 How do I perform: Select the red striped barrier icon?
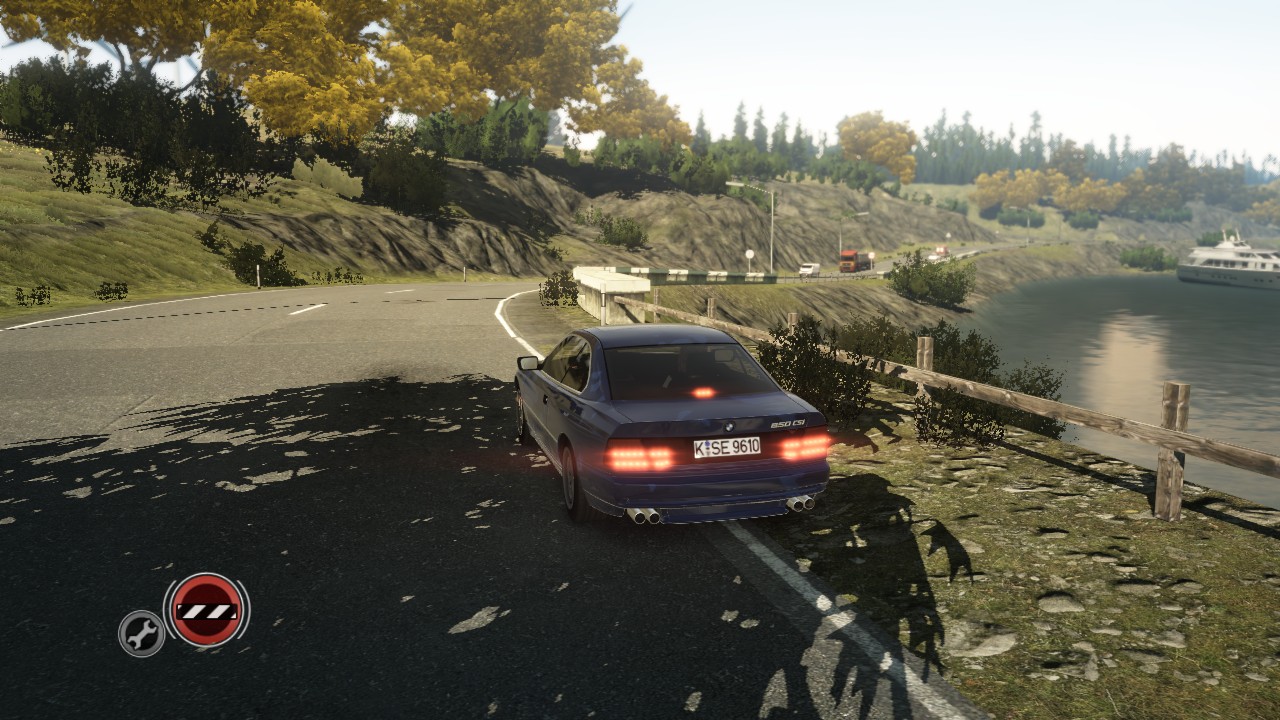[206, 609]
